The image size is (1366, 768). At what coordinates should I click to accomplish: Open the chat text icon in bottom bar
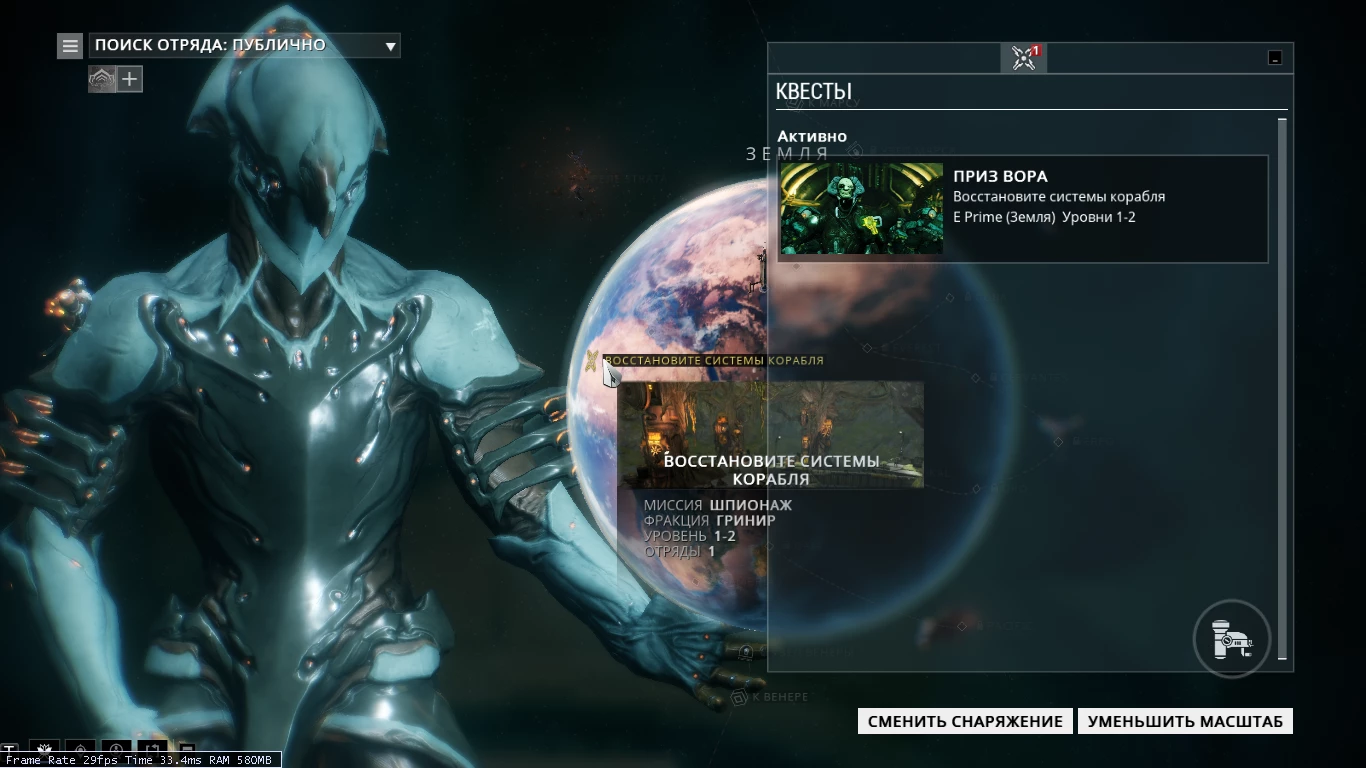[x=10, y=749]
